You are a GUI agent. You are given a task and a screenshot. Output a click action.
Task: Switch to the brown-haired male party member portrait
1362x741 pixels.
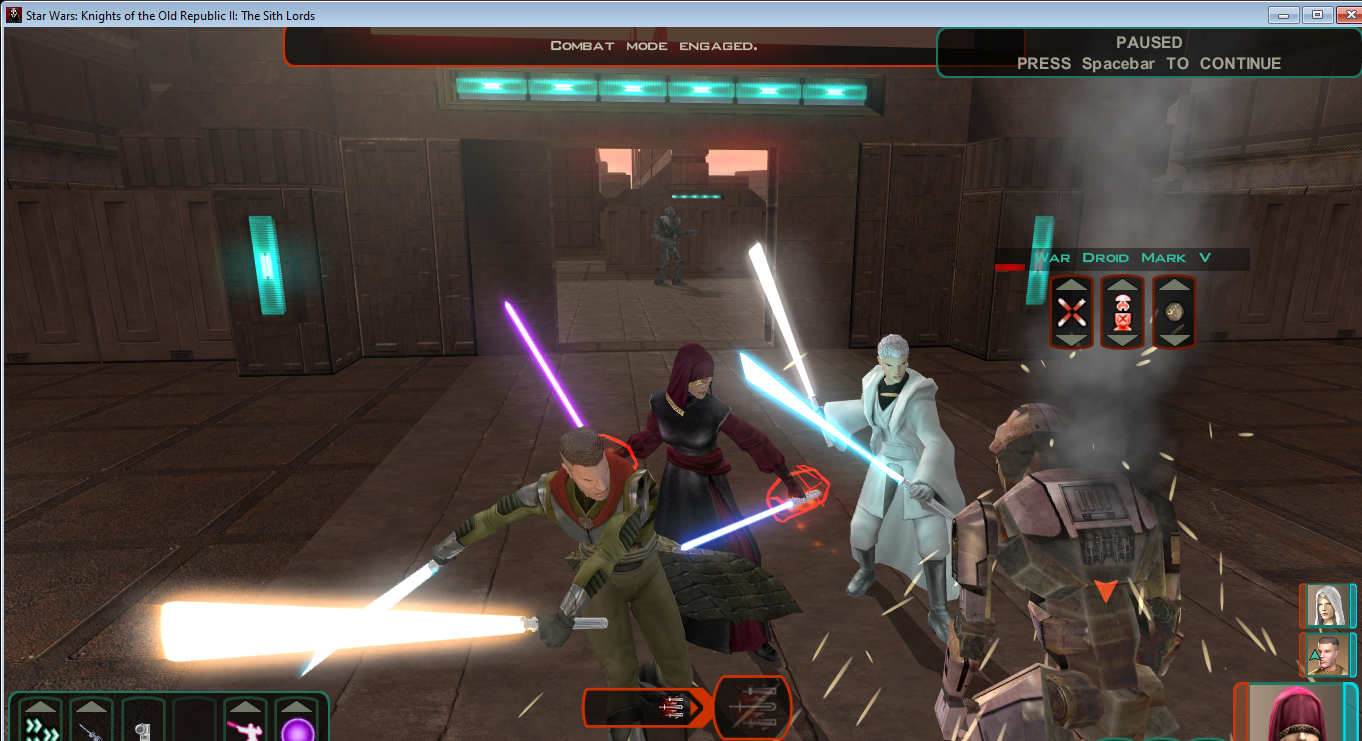[1327, 654]
